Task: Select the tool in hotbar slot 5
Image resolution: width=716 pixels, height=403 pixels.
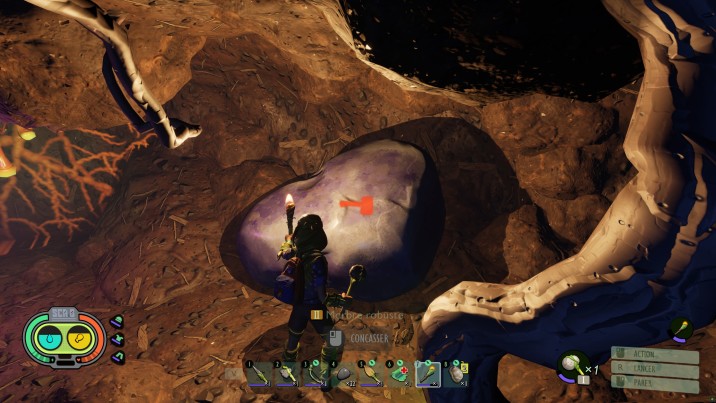Action: (x=371, y=374)
